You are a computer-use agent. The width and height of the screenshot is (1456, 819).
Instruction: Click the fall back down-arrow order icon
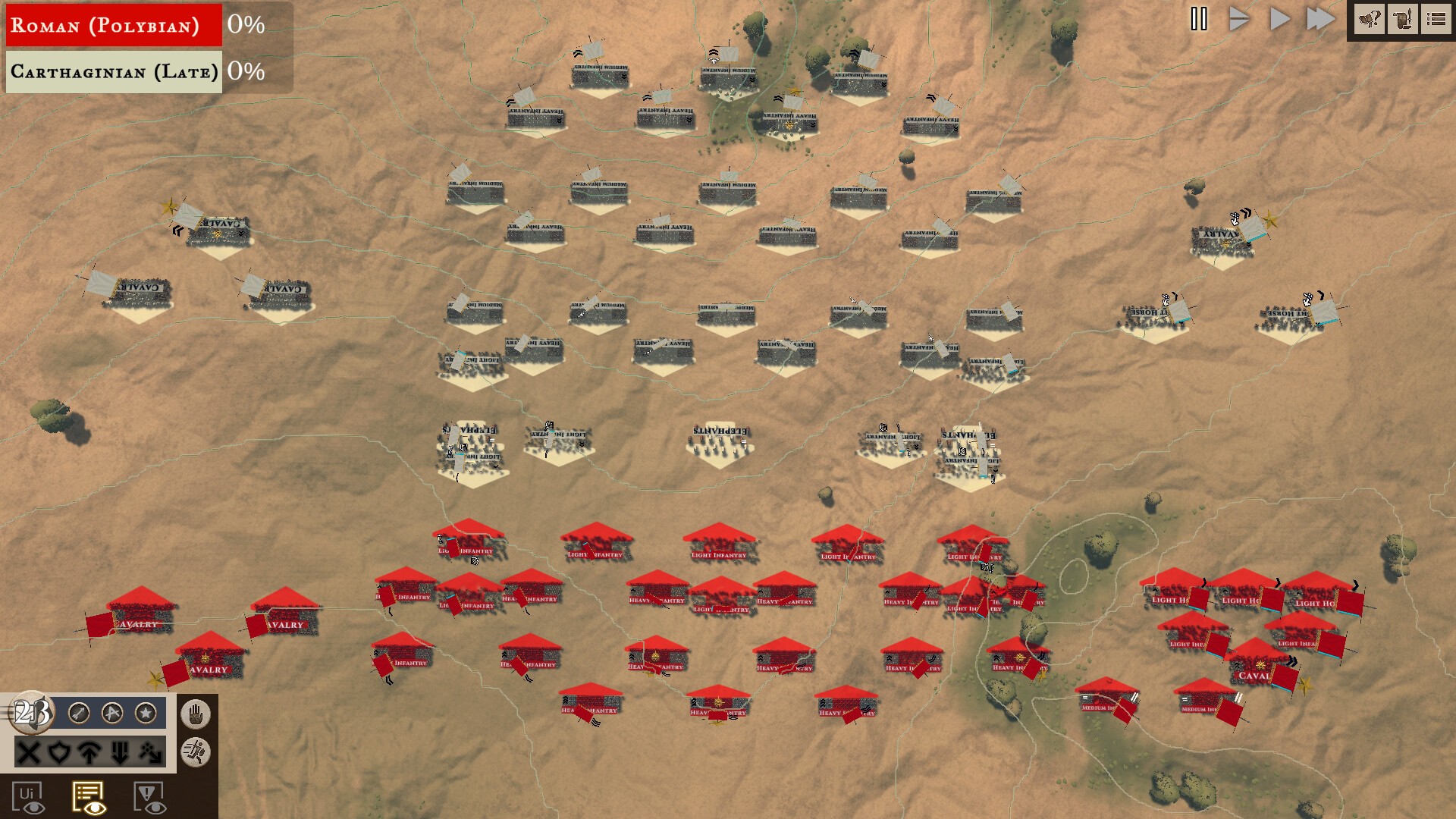(x=120, y=753)
